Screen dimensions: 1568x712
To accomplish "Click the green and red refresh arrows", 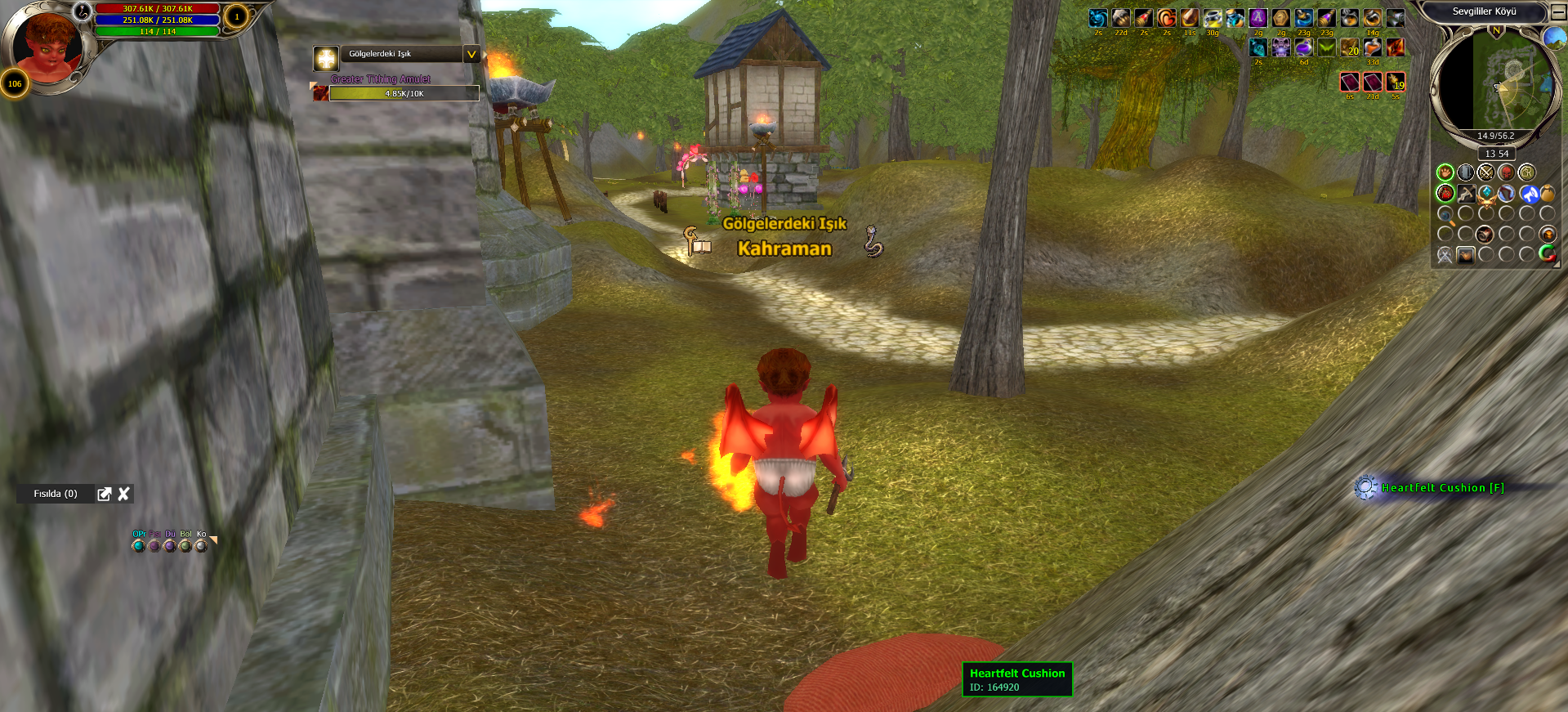I will 1547,254.
